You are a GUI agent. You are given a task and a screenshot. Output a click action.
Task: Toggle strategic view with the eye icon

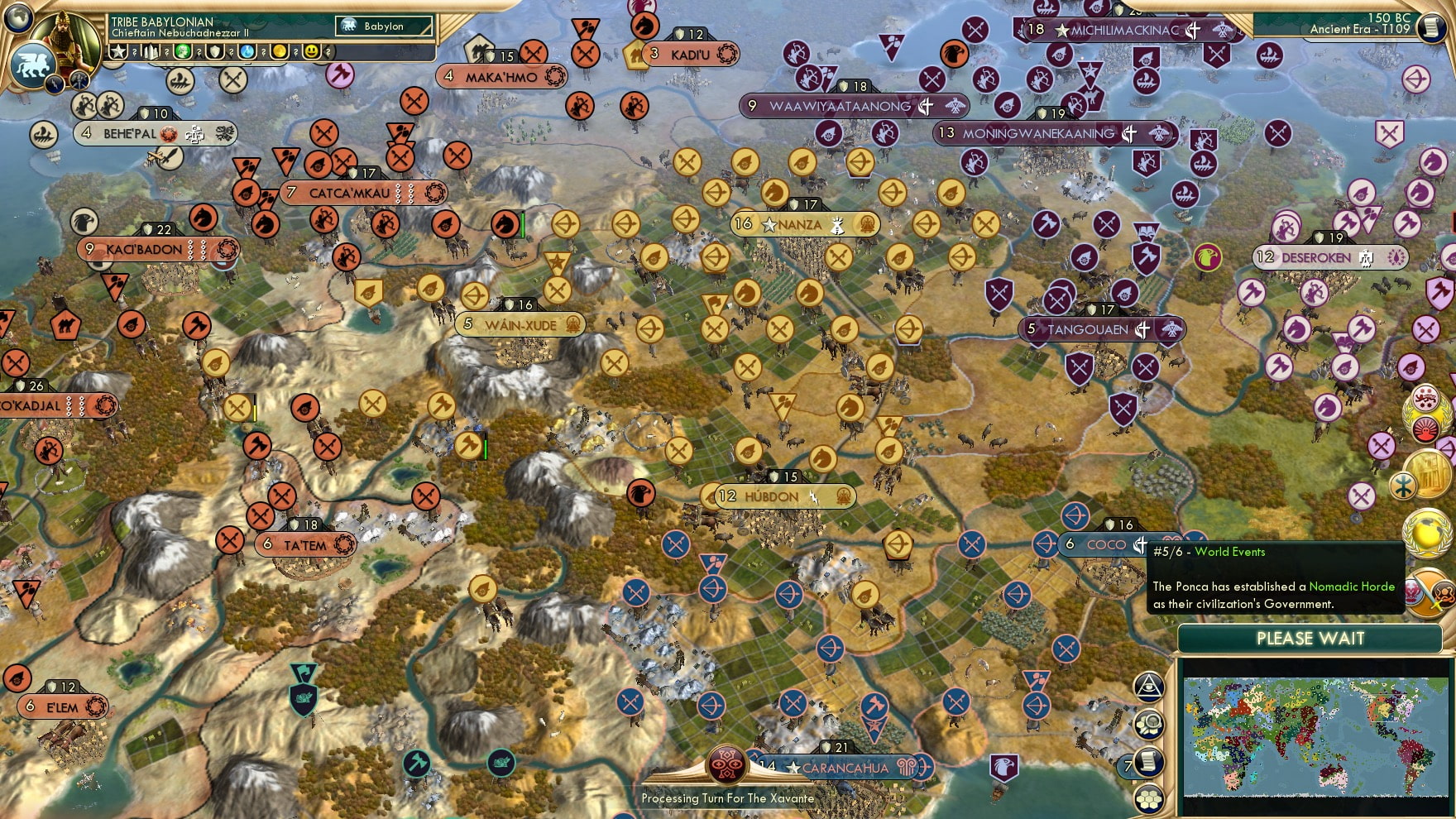click(1149, 685)
